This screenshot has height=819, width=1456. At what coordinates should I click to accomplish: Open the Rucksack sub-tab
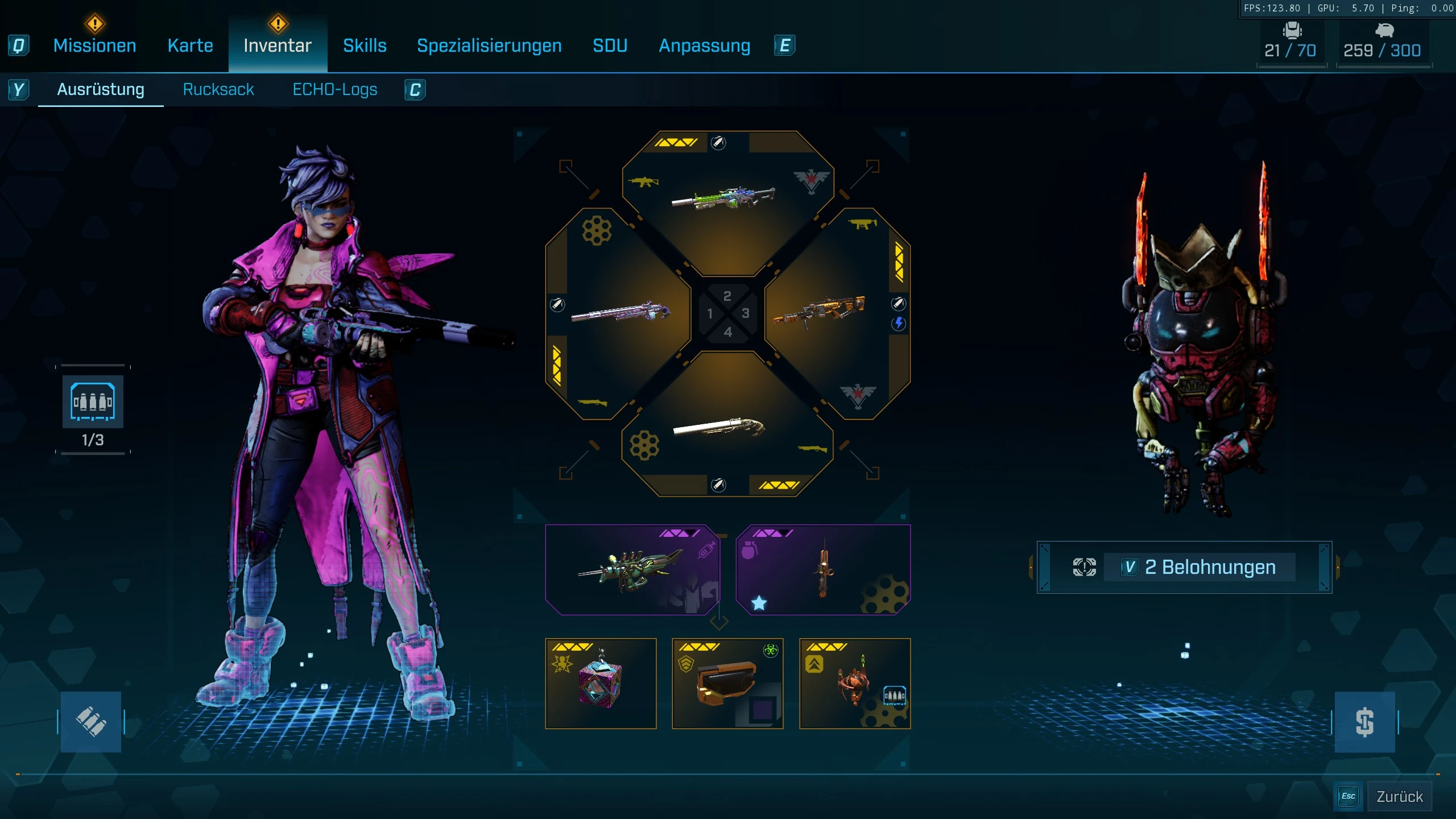click(218, 89)
